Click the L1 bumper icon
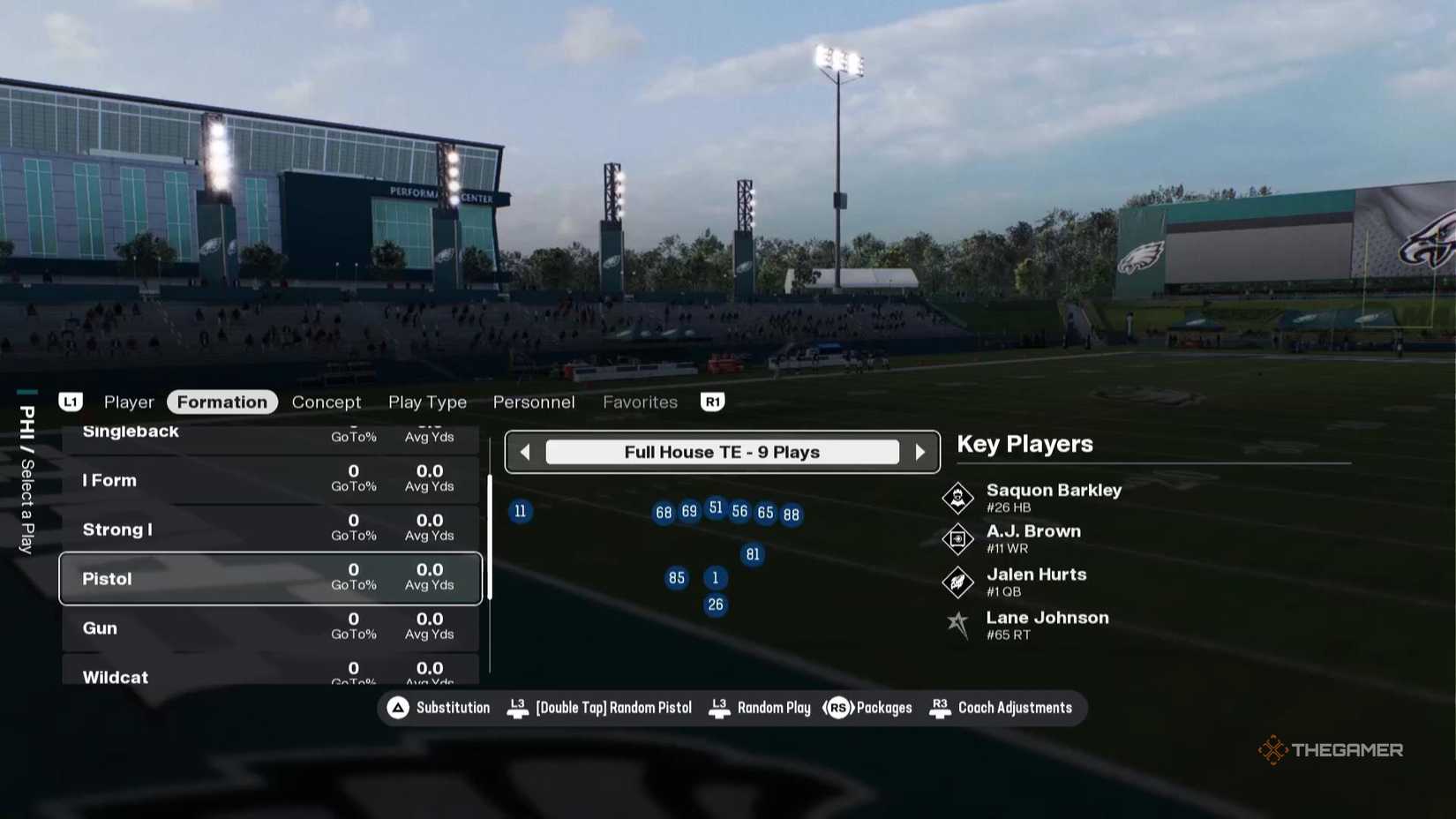 pos(71,402)
